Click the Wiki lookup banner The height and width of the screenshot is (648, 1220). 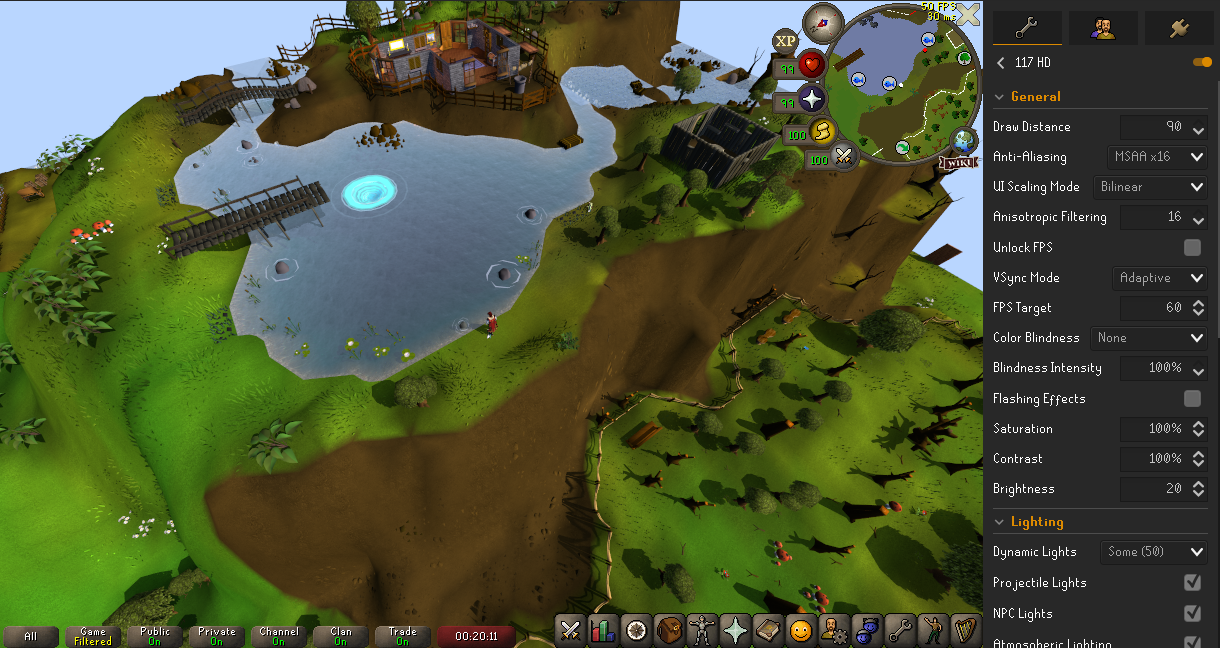[958, 162]
